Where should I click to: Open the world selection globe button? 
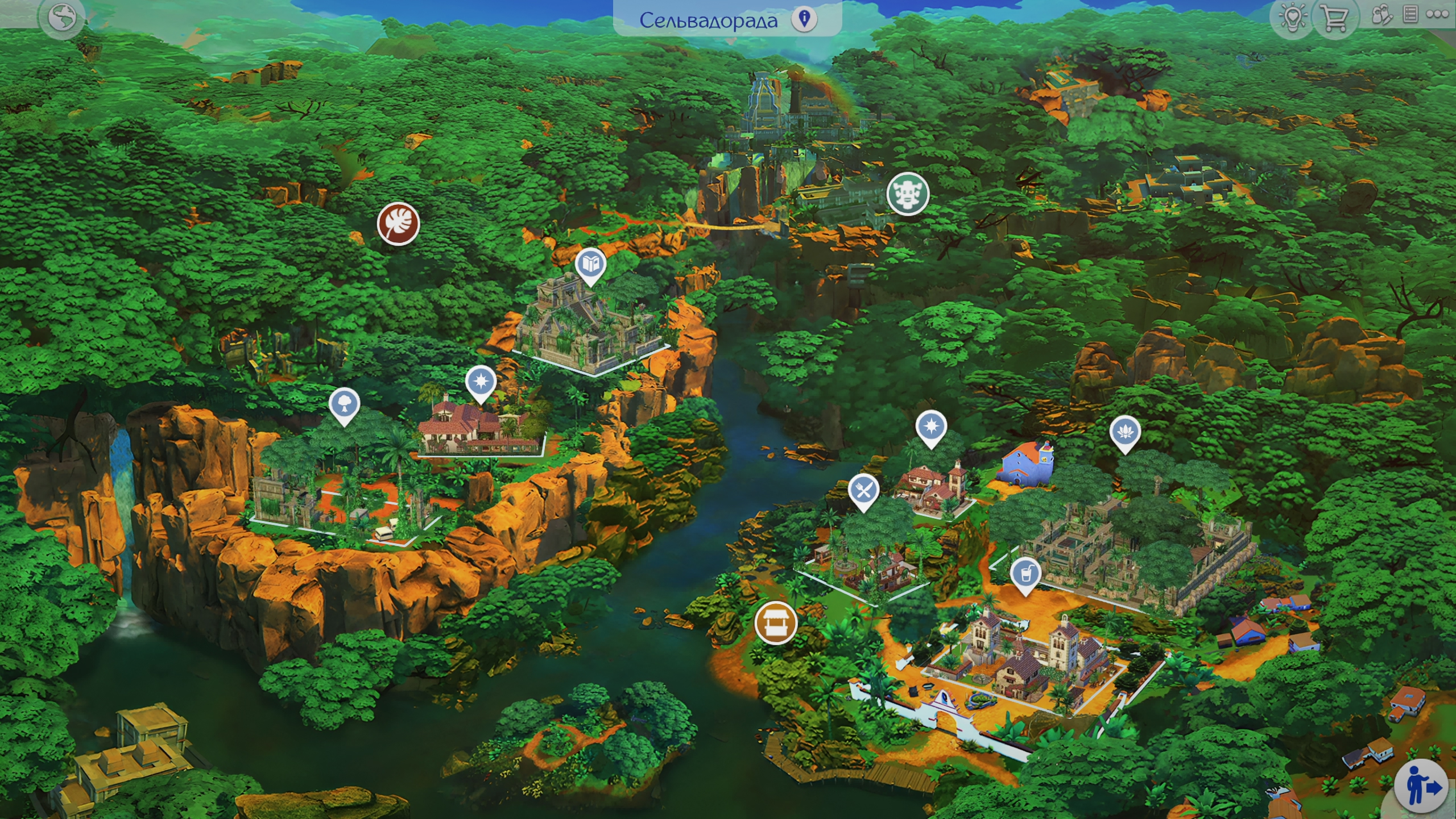point(62,18)
